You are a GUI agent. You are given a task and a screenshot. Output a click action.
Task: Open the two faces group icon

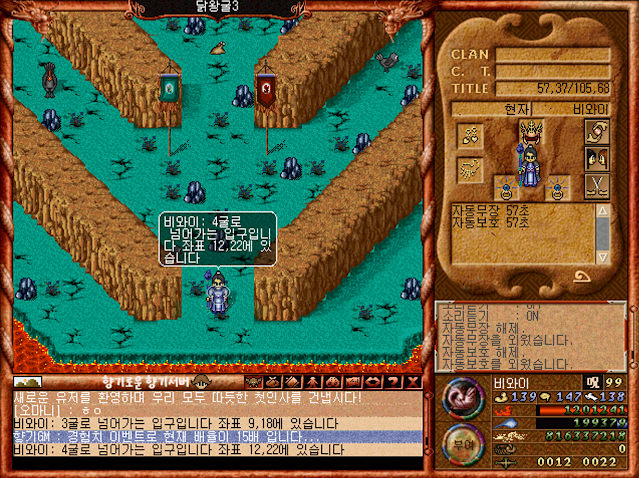[x=596, y=159]
